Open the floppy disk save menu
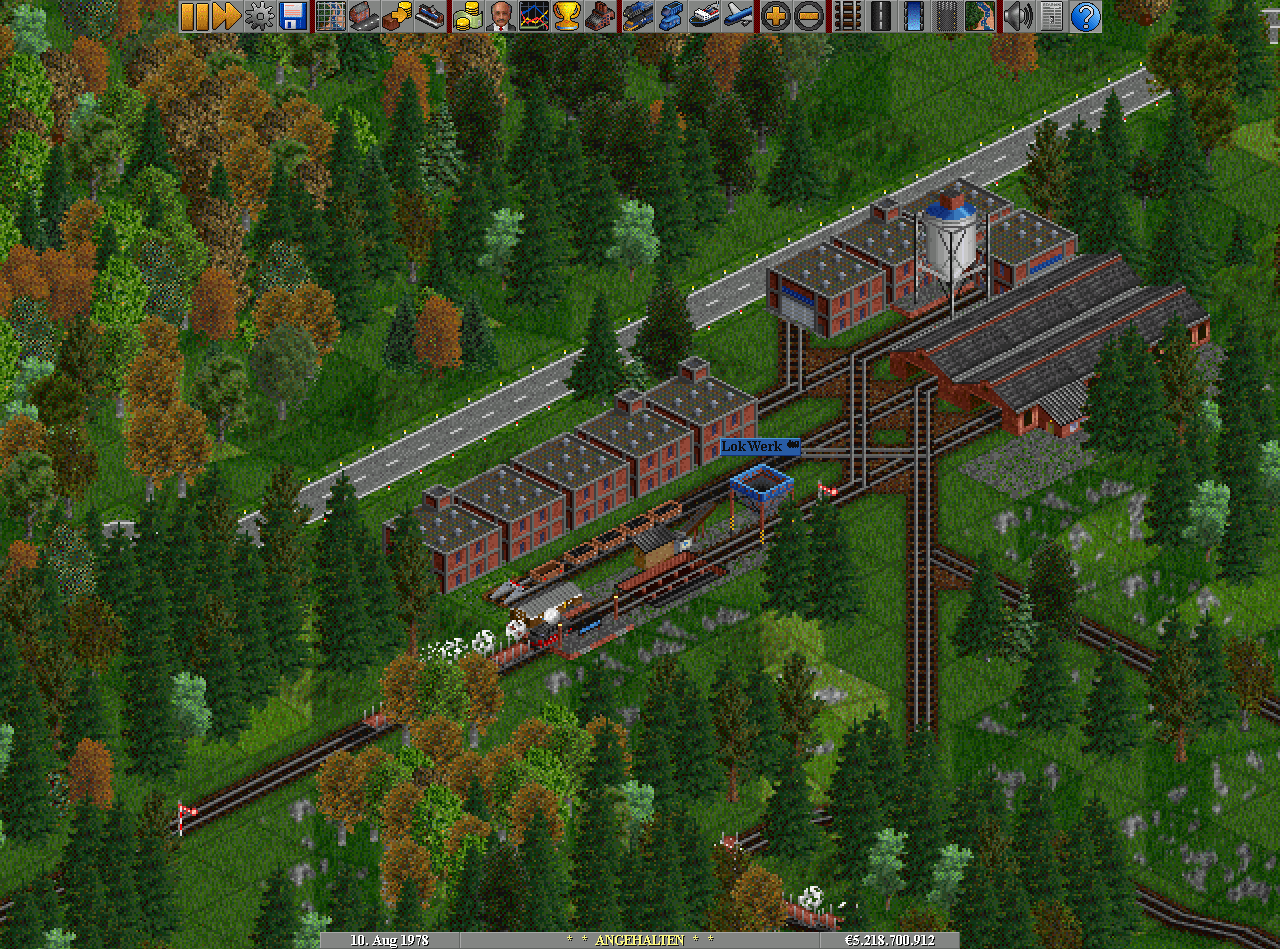Viewport: 1280px width, 949px height. 293,16
